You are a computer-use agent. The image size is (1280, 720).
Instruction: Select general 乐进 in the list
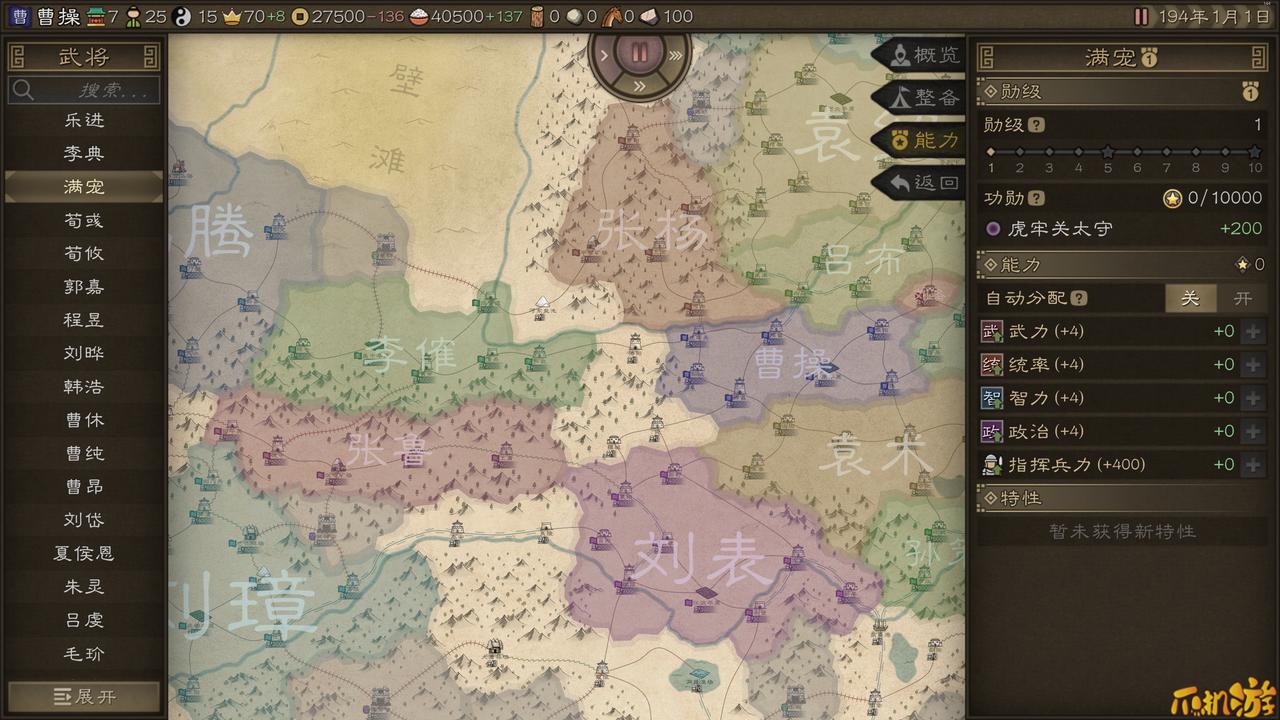point(84,120)
